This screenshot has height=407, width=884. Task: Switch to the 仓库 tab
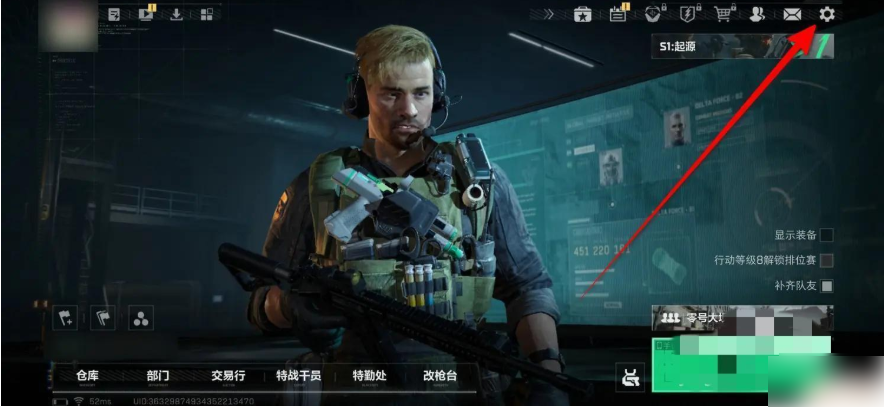[x=88, y=376]
